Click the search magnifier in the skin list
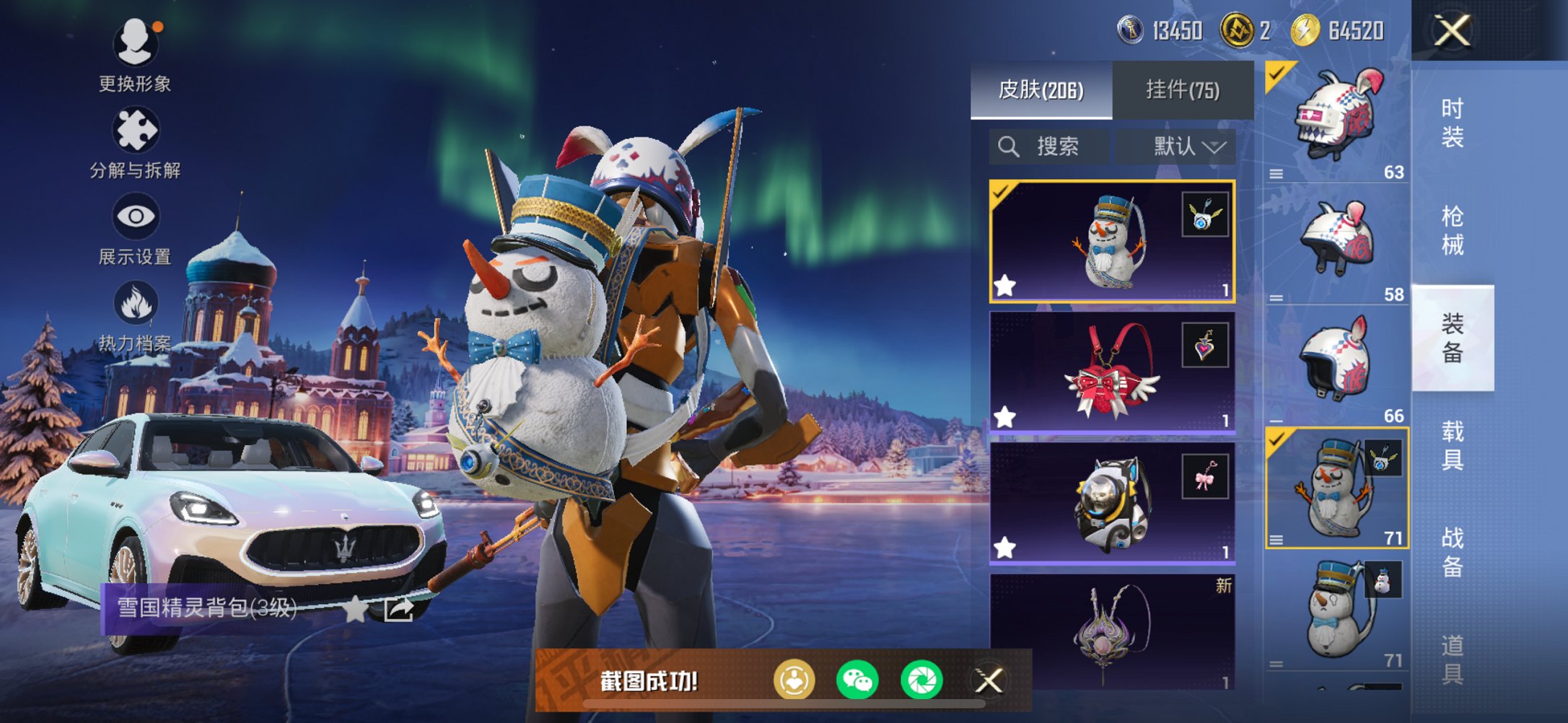Screen dimensions: 1568x723 tap(1009, 146)
